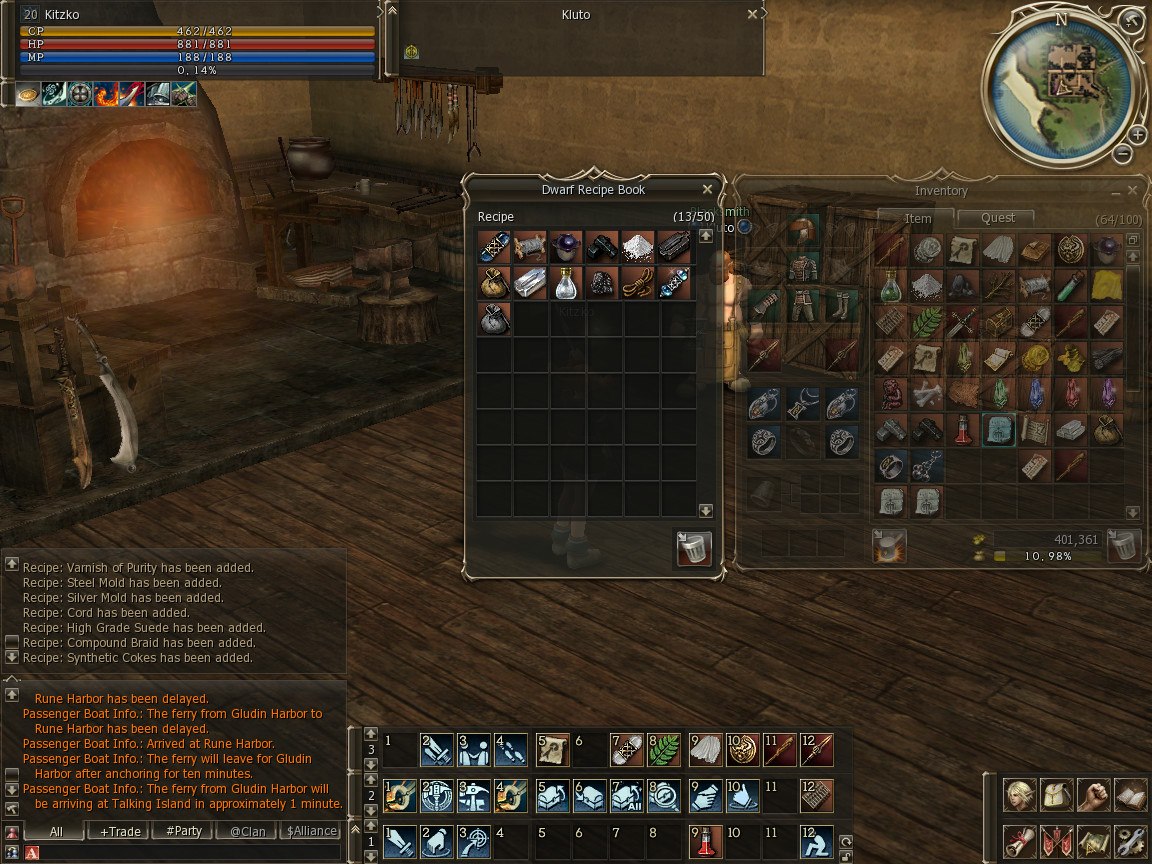This screenshot has width=1152, height=864.
Task: Select the white powder recipe in Recipe Book
Action: [x=637, y=247]
